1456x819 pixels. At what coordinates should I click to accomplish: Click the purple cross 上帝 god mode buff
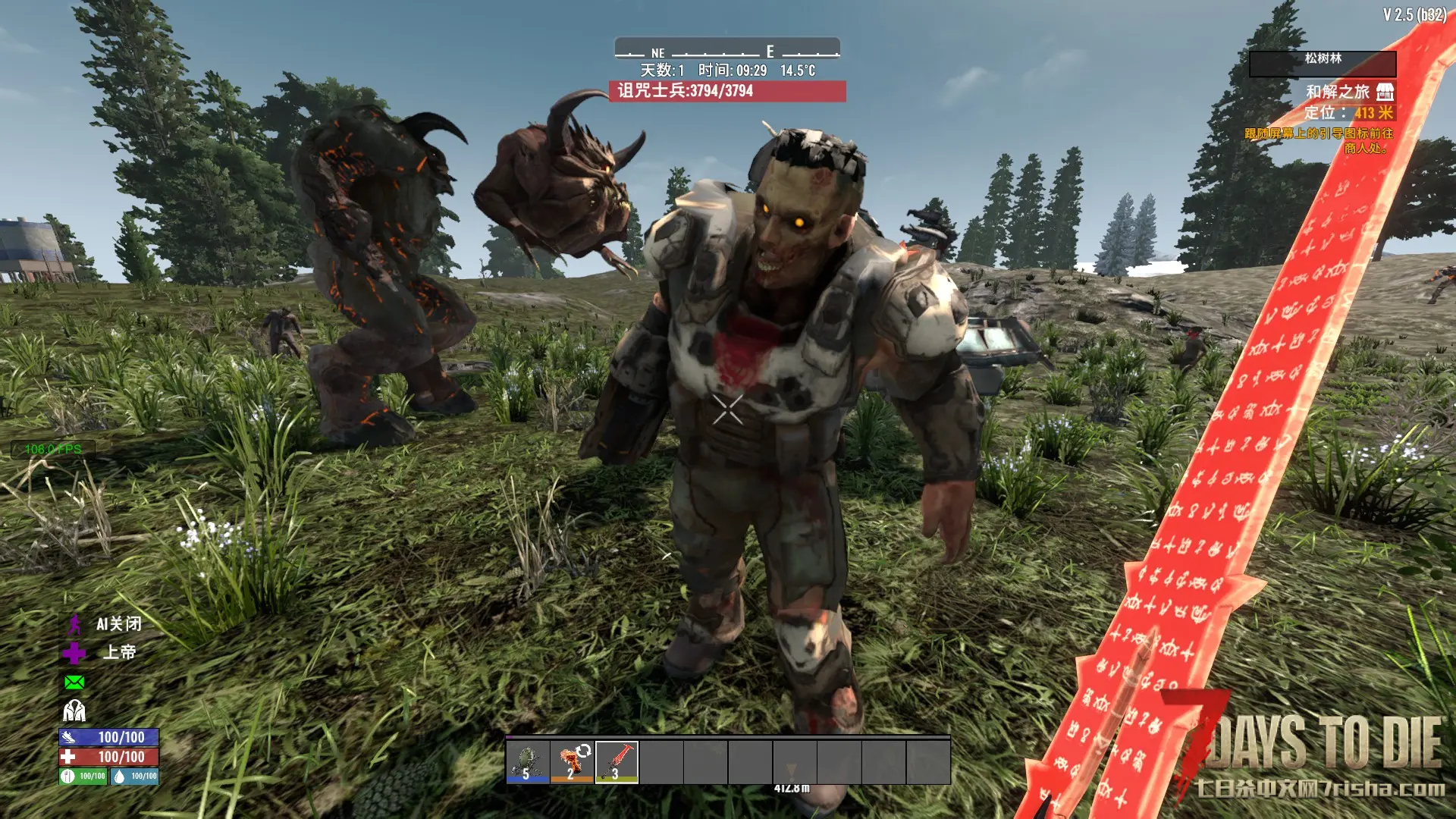coord(74,653)
